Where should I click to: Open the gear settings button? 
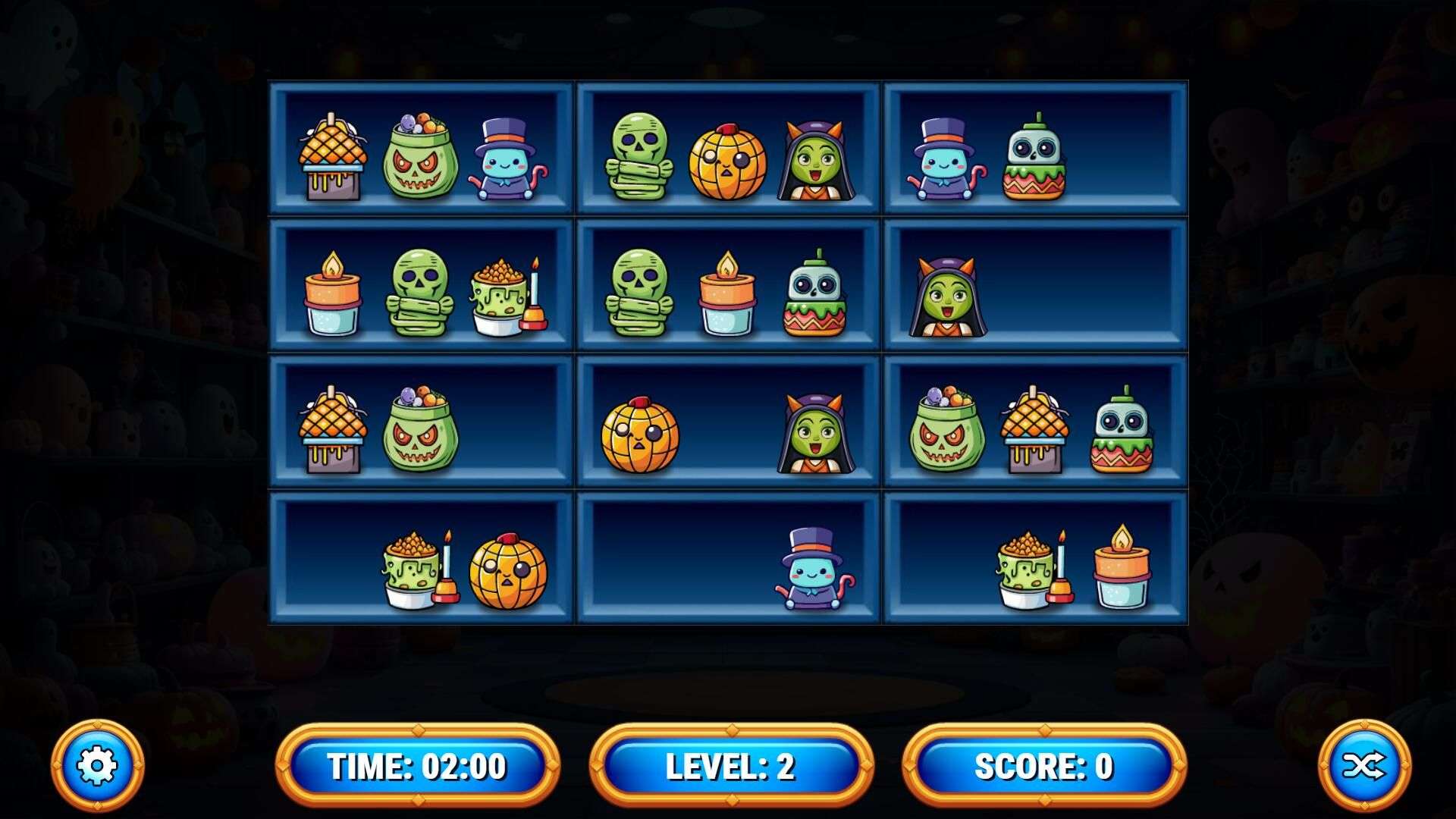pos(97,766)
